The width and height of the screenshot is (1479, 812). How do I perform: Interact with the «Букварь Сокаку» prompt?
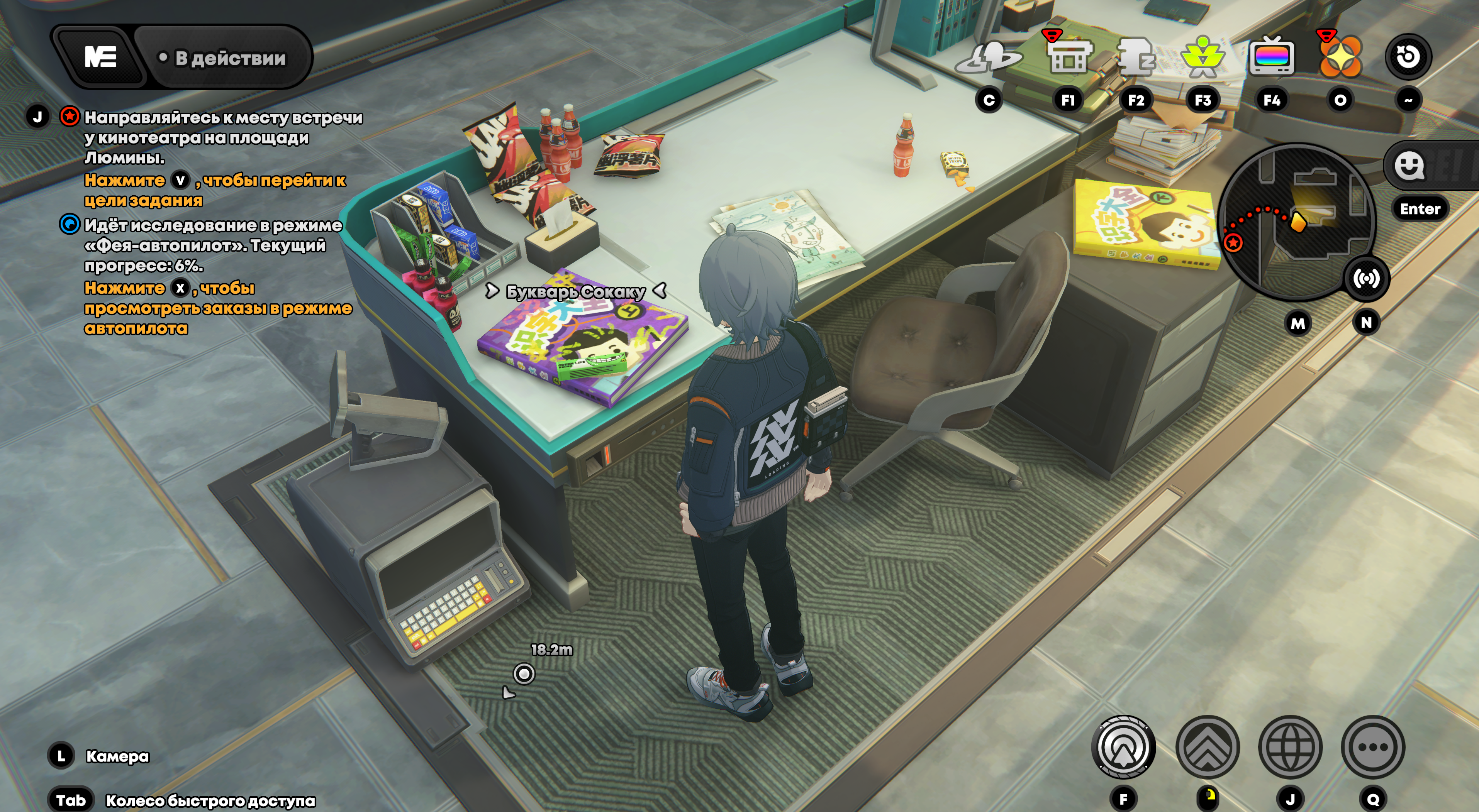(x=575, y=291)
